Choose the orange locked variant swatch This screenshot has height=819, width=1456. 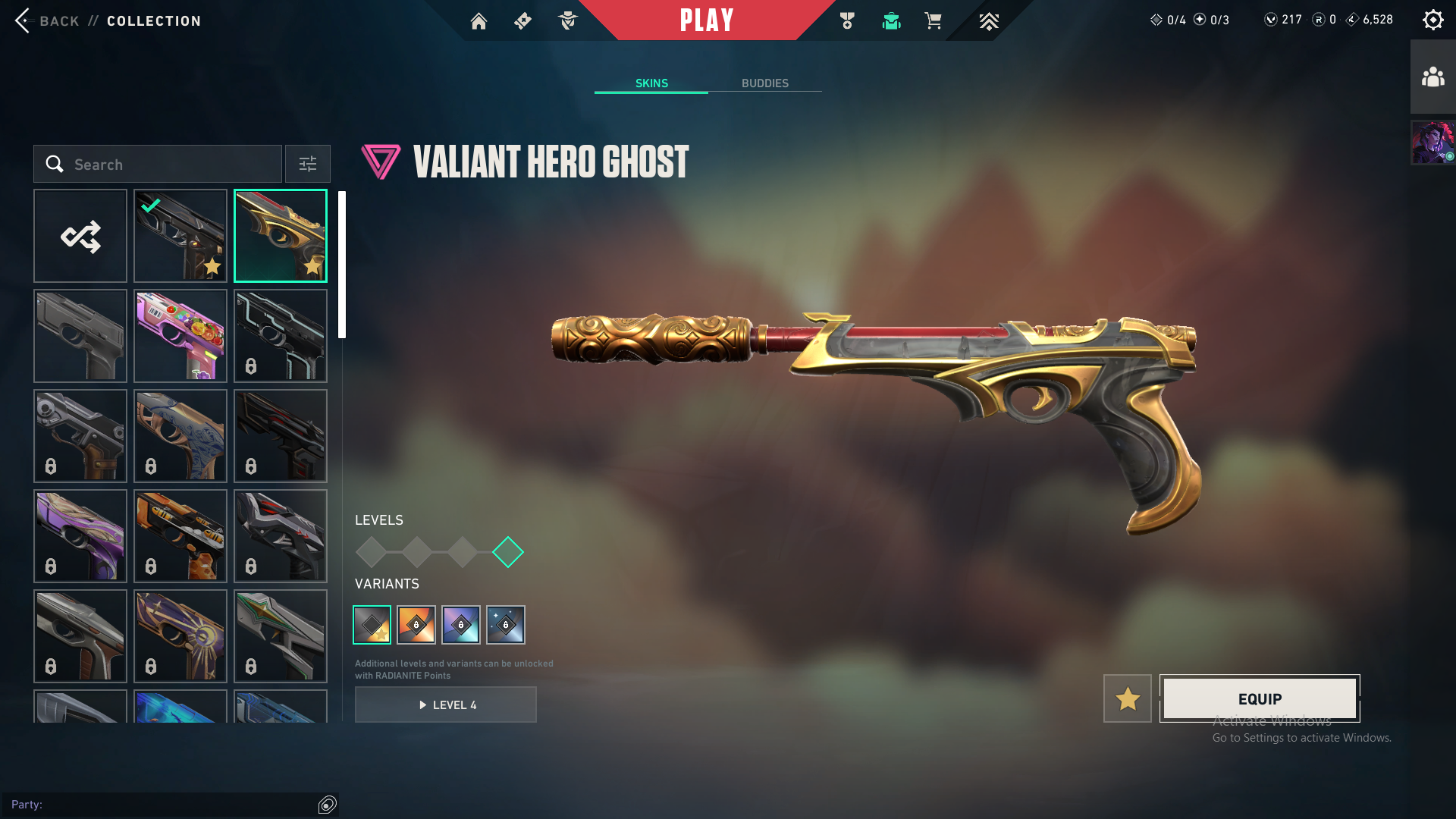click(x=416, y=625)
